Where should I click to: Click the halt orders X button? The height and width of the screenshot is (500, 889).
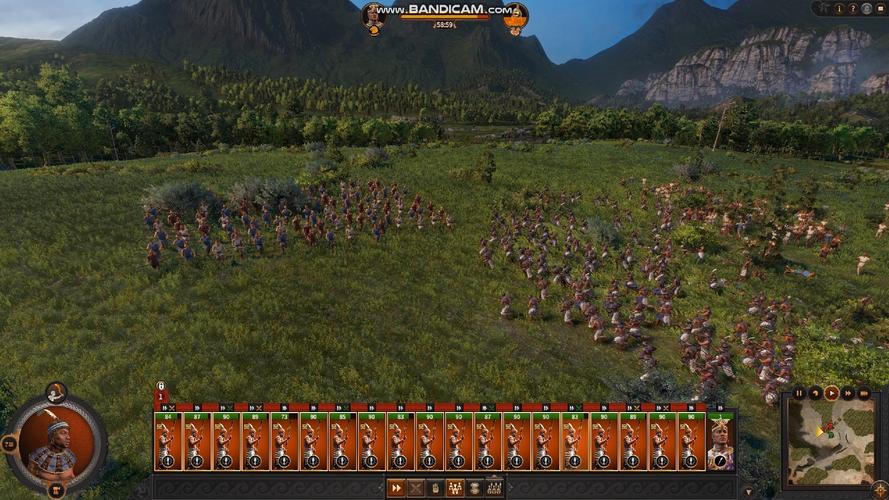click(416, 488)
